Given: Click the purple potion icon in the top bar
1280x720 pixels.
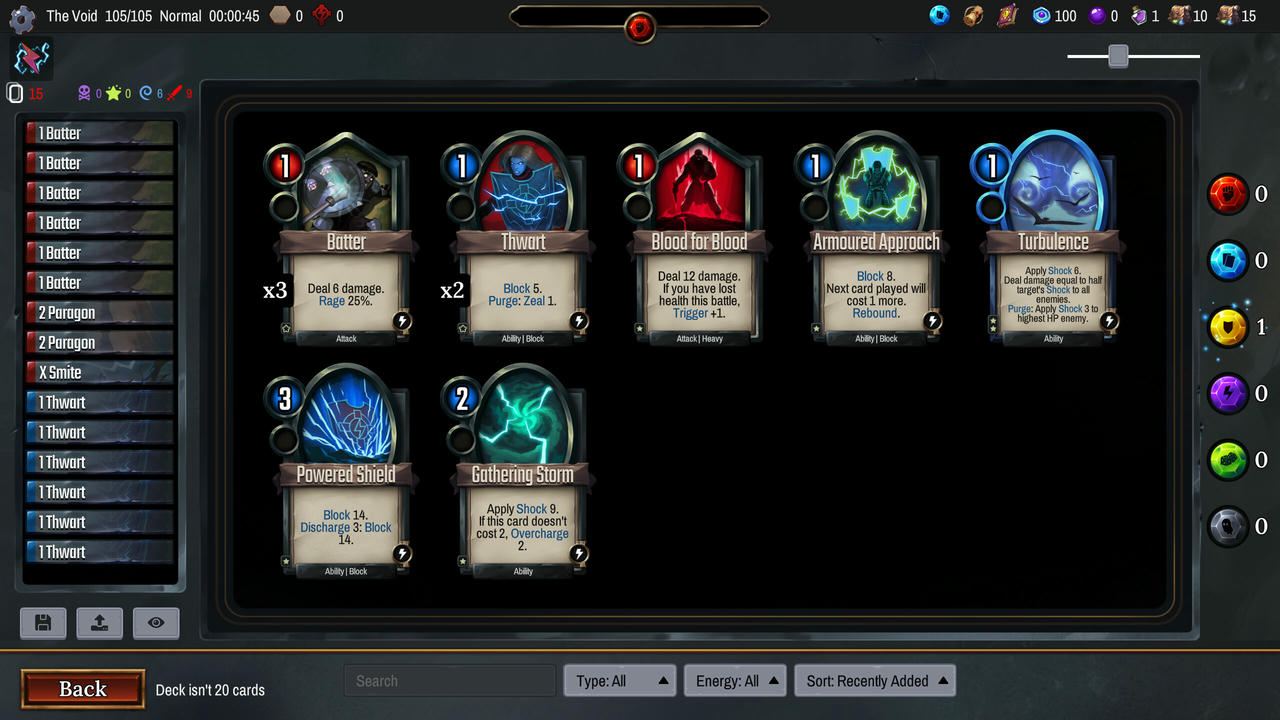Looking at the screenshot, I should coord(1096,15).
